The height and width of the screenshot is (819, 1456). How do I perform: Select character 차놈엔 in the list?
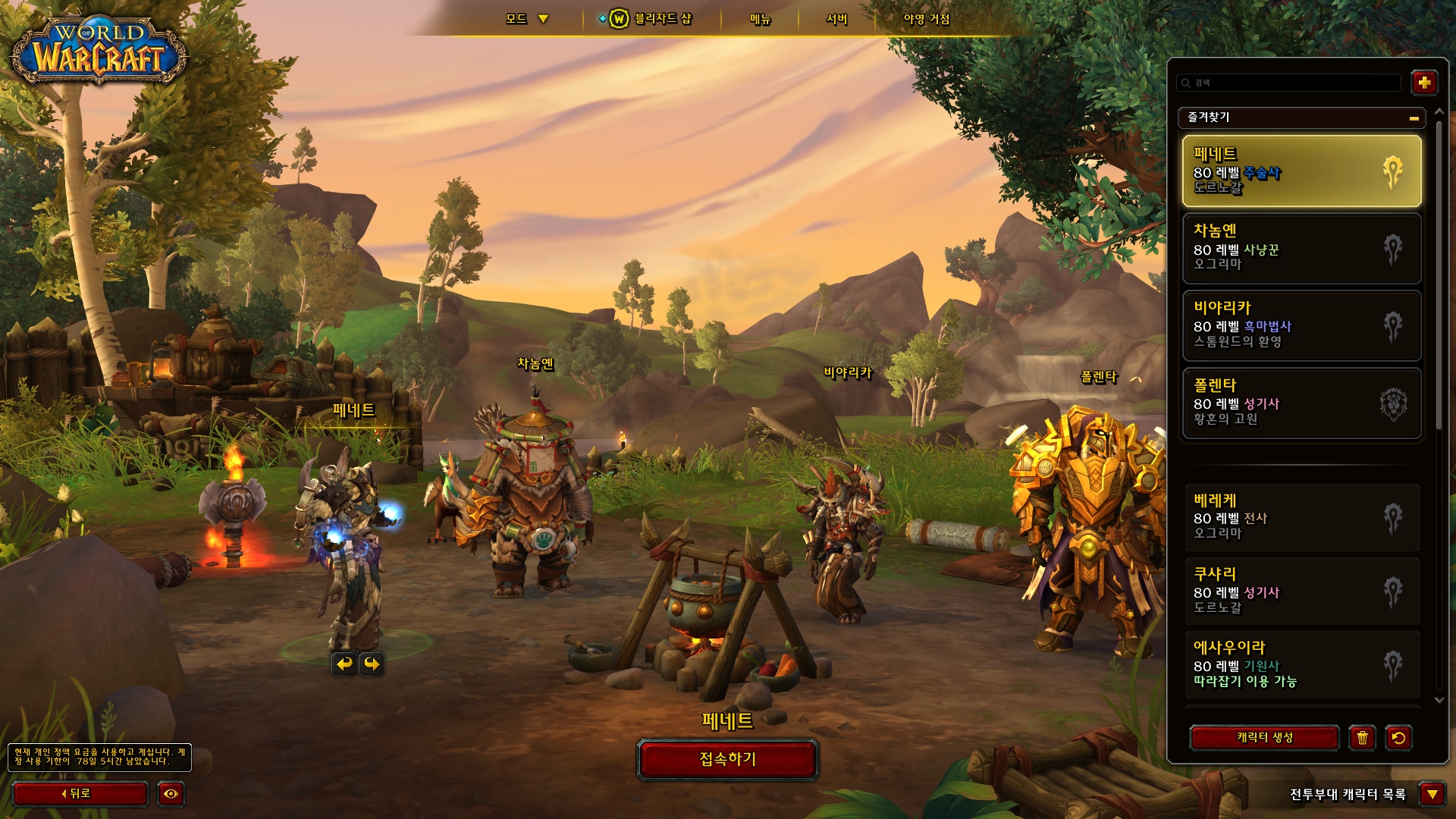click(x=1301, y=248)
